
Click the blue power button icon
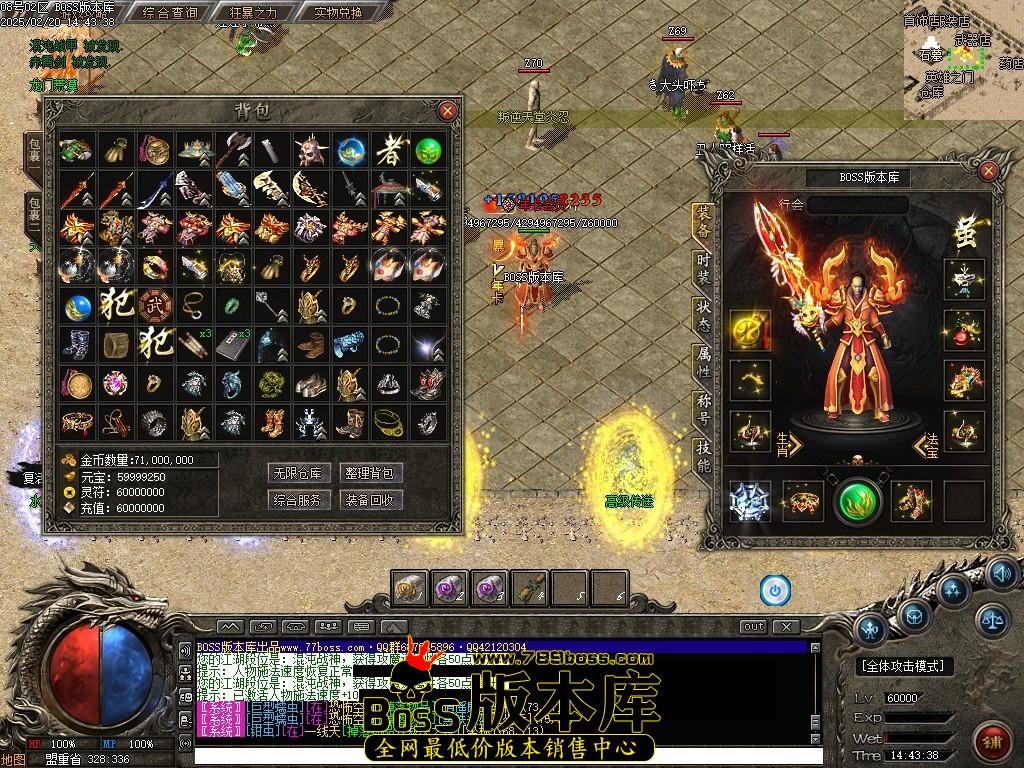(x=775, y=590)
